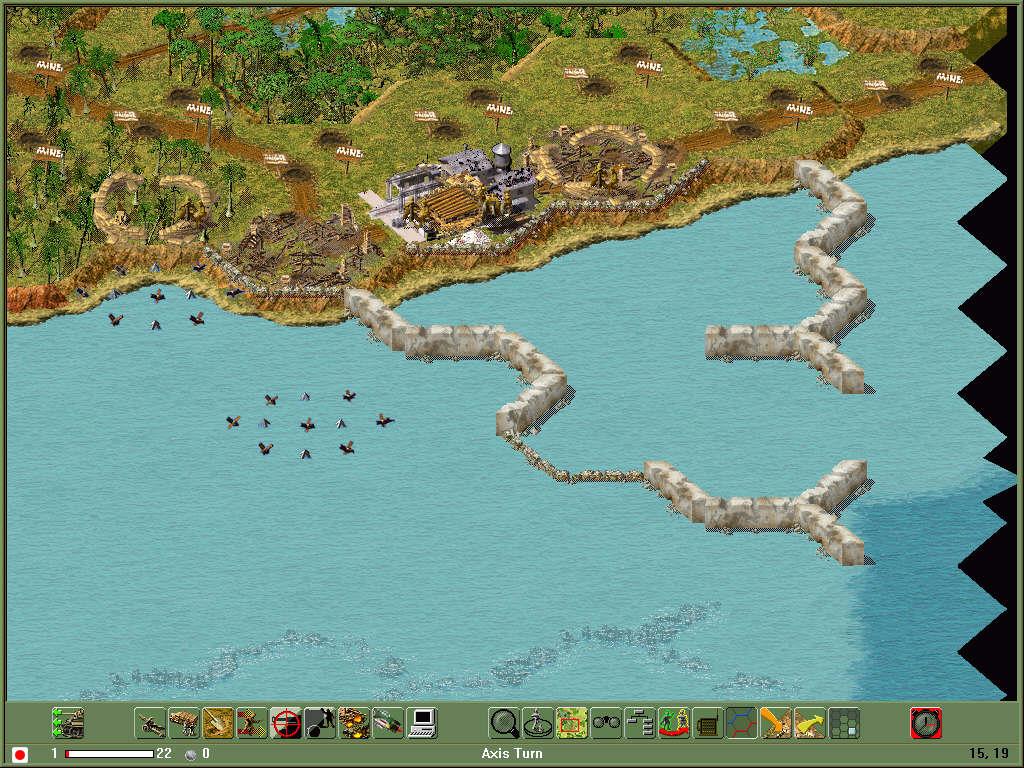Screen dimensions: 1024x768
Task: Select the soldier silhouette with bomb icon
Action: click(320, 722)
